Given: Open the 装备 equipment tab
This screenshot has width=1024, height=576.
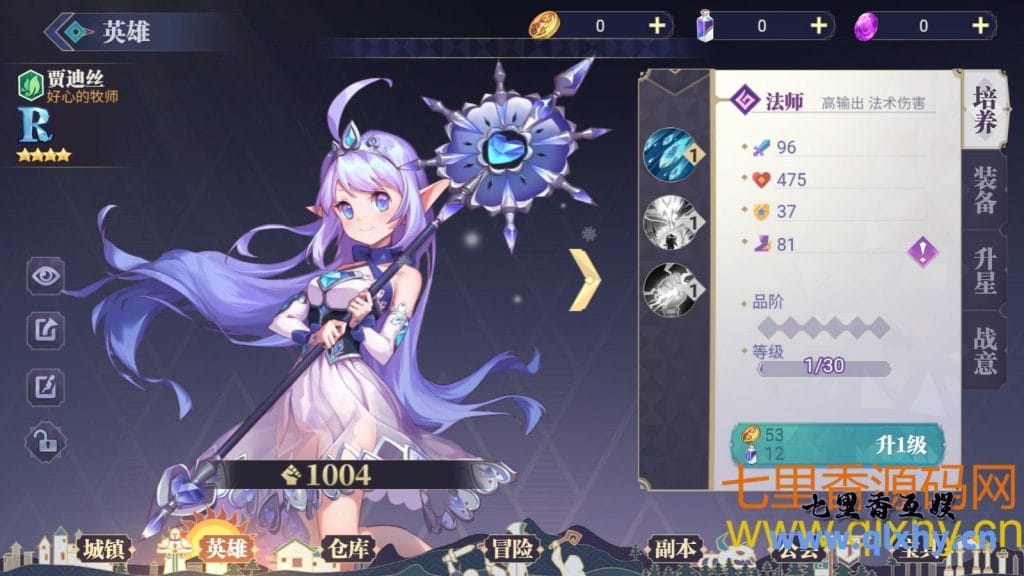Looking at the screenshot, I should tap(984, 189).
